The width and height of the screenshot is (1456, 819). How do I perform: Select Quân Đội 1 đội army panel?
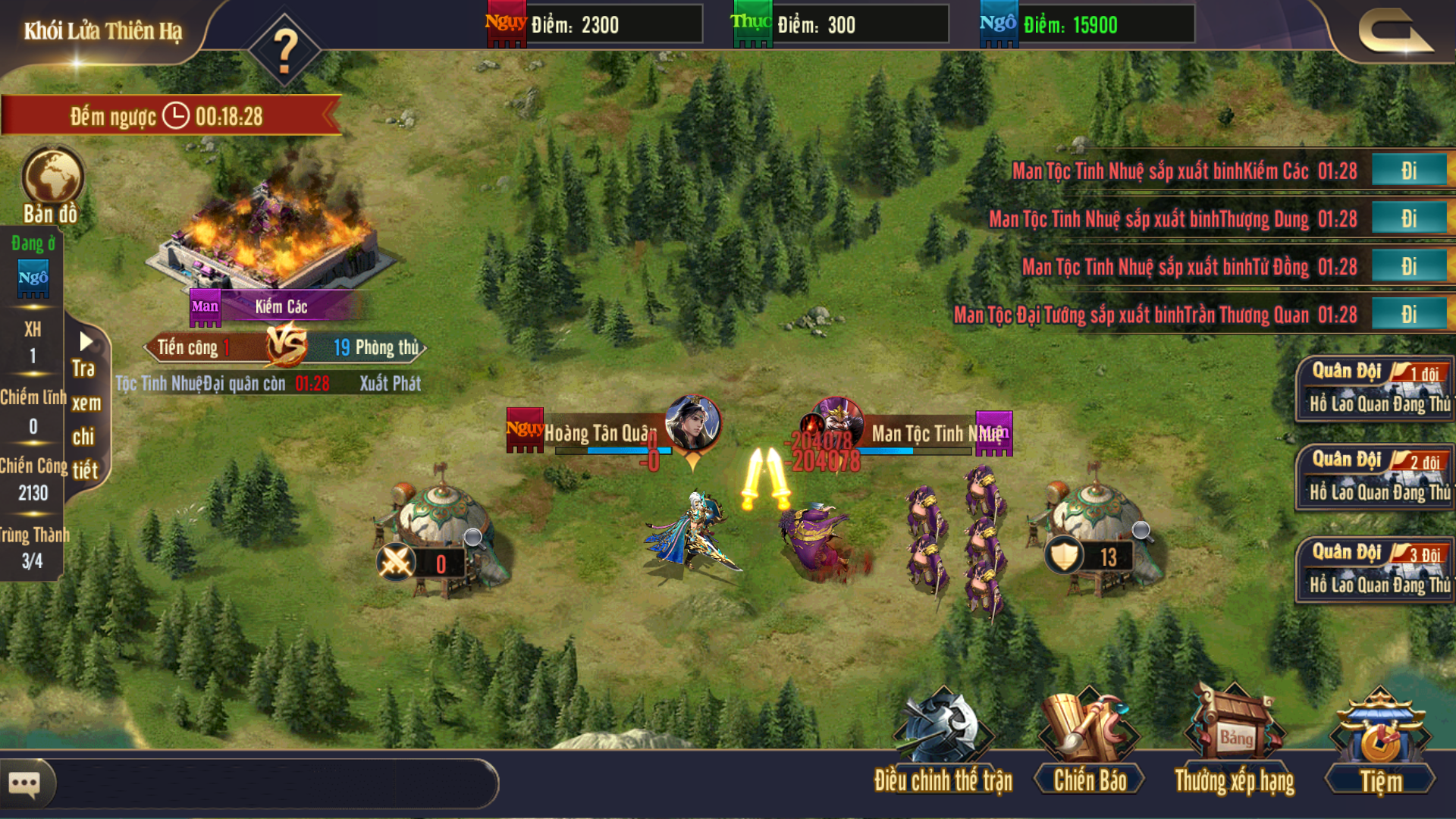[x=1374, y=388]
